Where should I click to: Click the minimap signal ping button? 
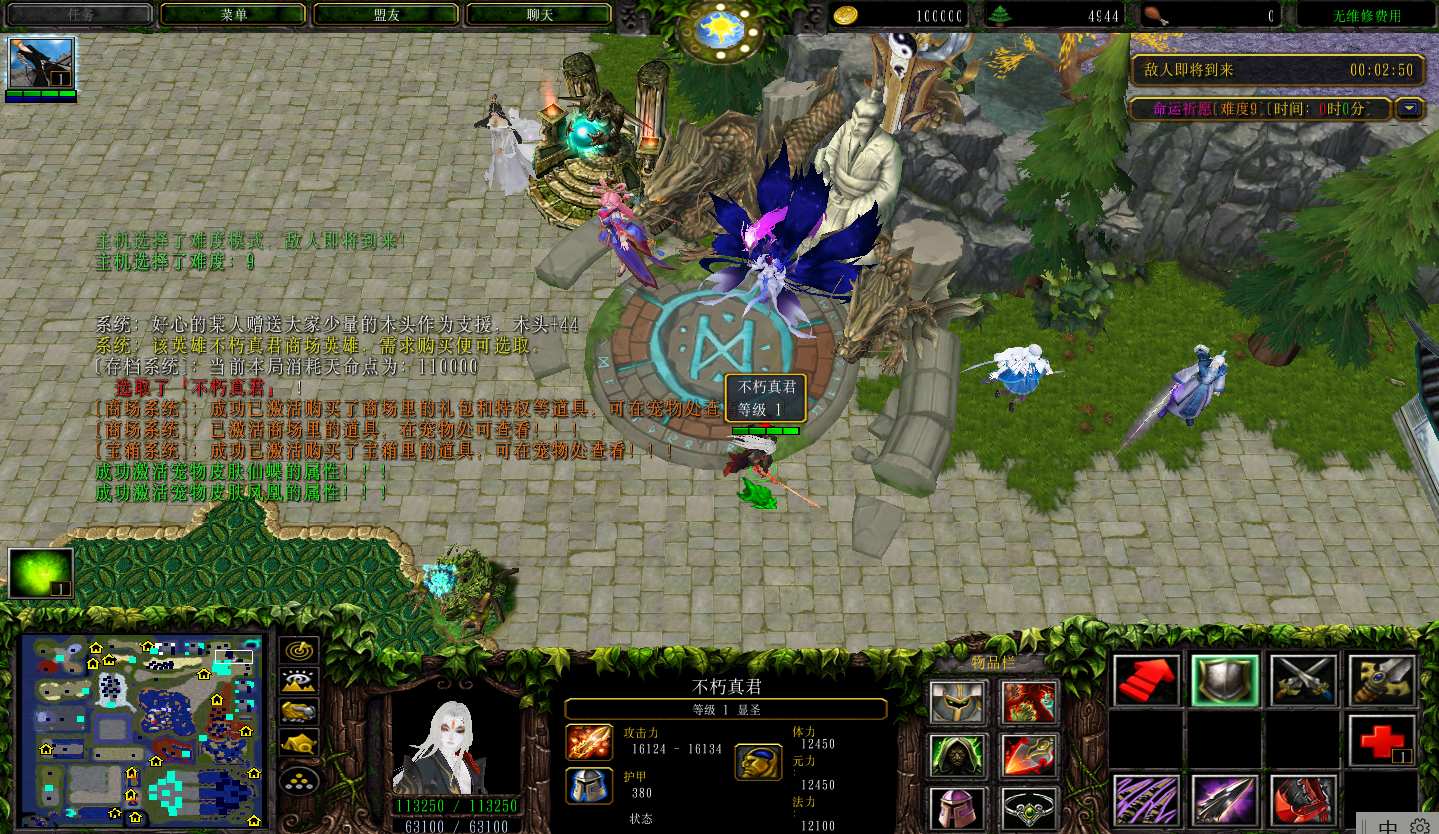tap(298, 649)
